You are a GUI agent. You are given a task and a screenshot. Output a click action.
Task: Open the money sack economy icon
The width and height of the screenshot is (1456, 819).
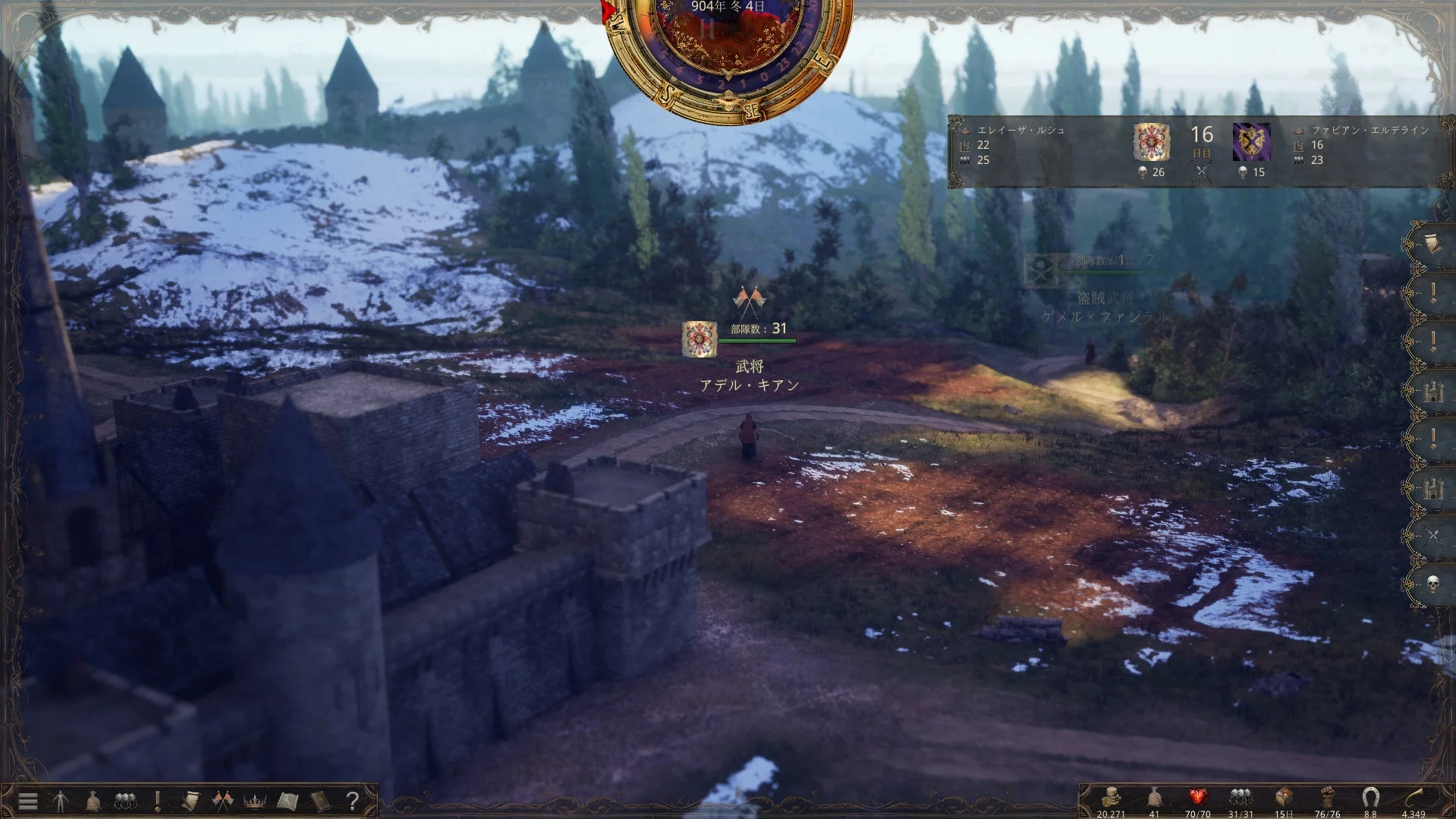coord(93,801)
